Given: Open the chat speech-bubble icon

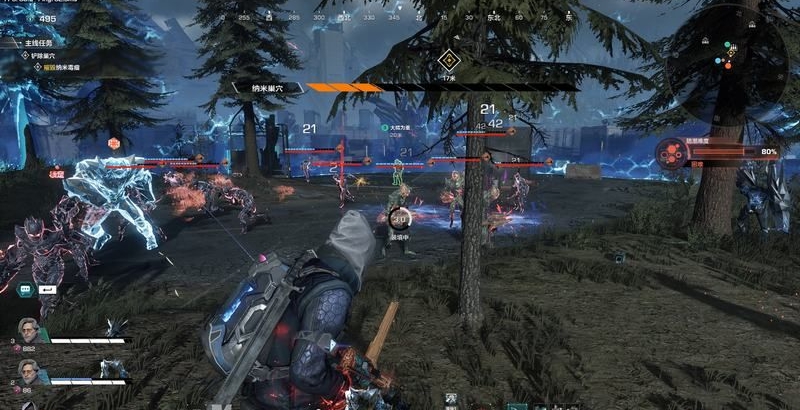Looking at the screenshot, I should click(x=25, y=290).
